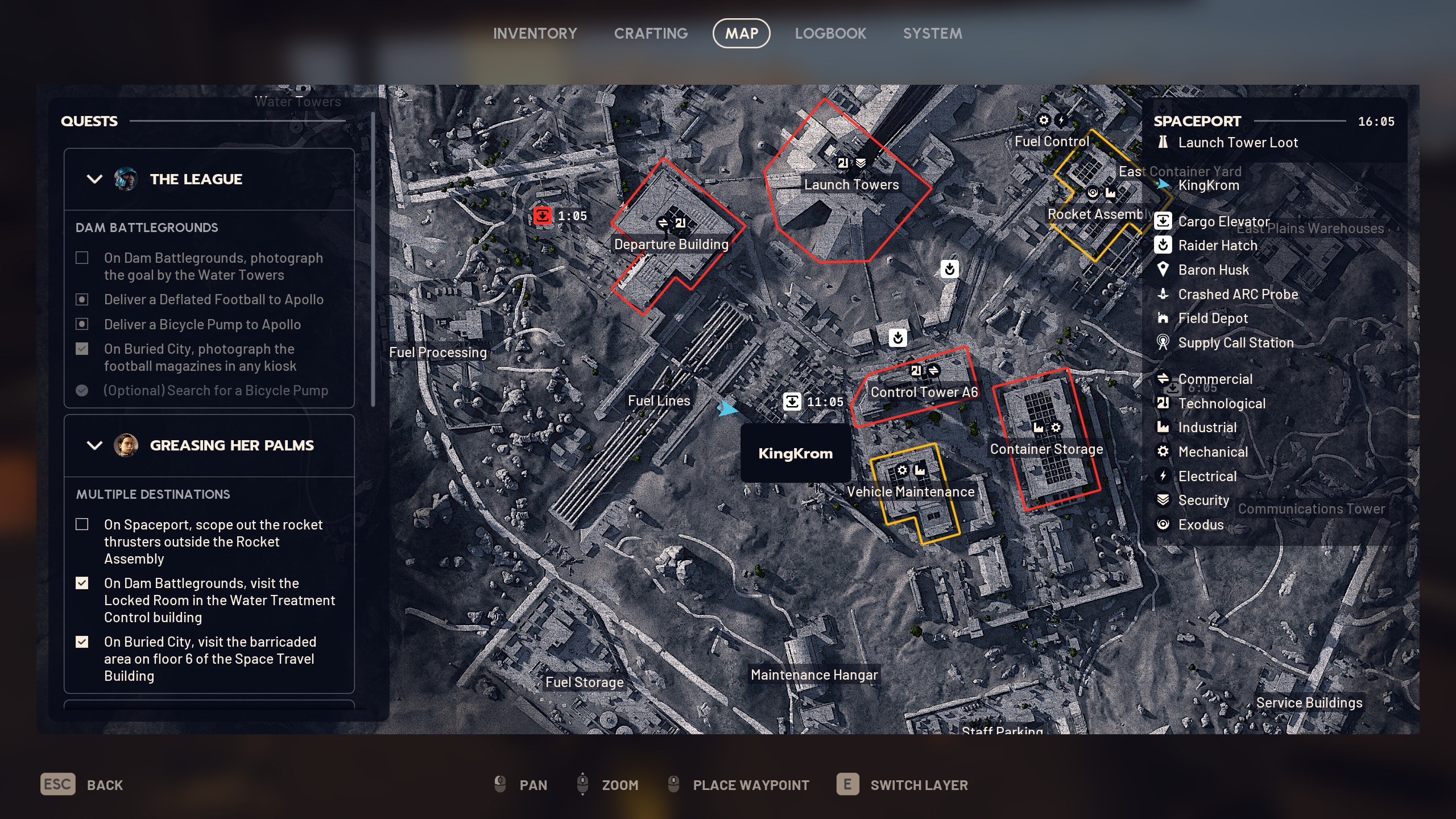Click the red 1:05 extraction timer near Departure Building

[x=543, y=216]
